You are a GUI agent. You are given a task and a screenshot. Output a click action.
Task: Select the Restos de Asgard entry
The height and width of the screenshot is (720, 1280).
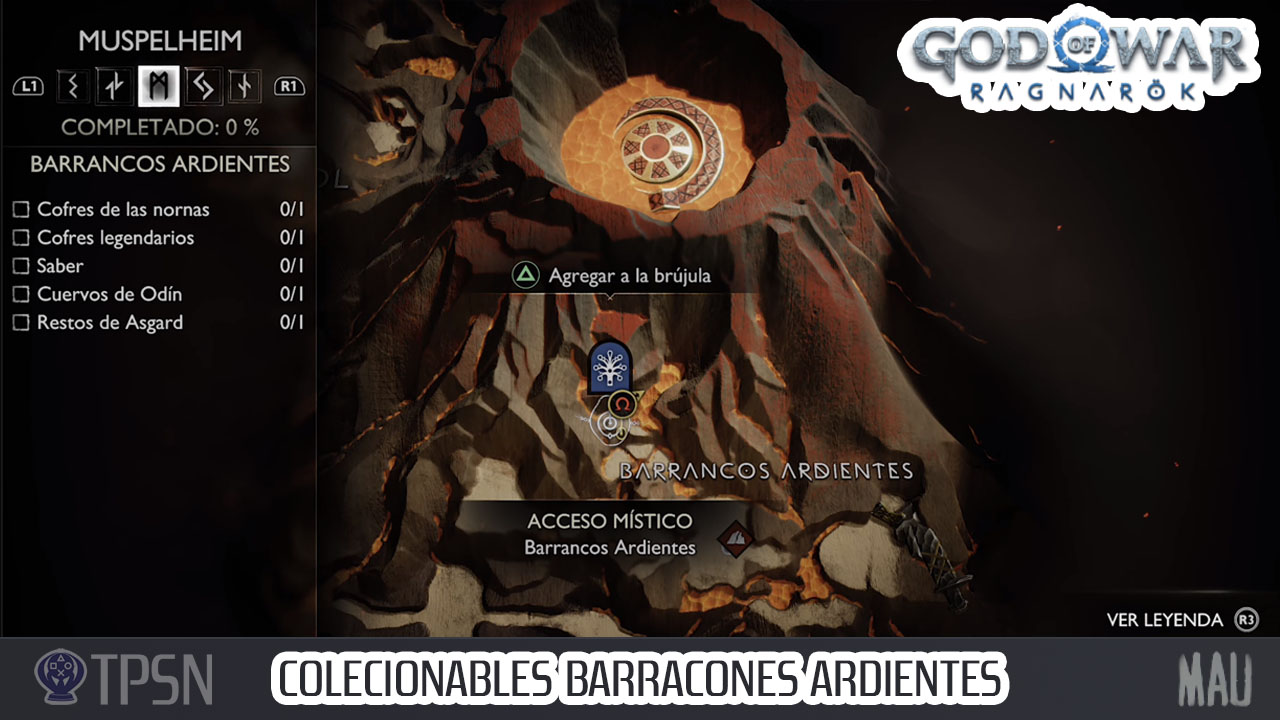pos(110,322)
